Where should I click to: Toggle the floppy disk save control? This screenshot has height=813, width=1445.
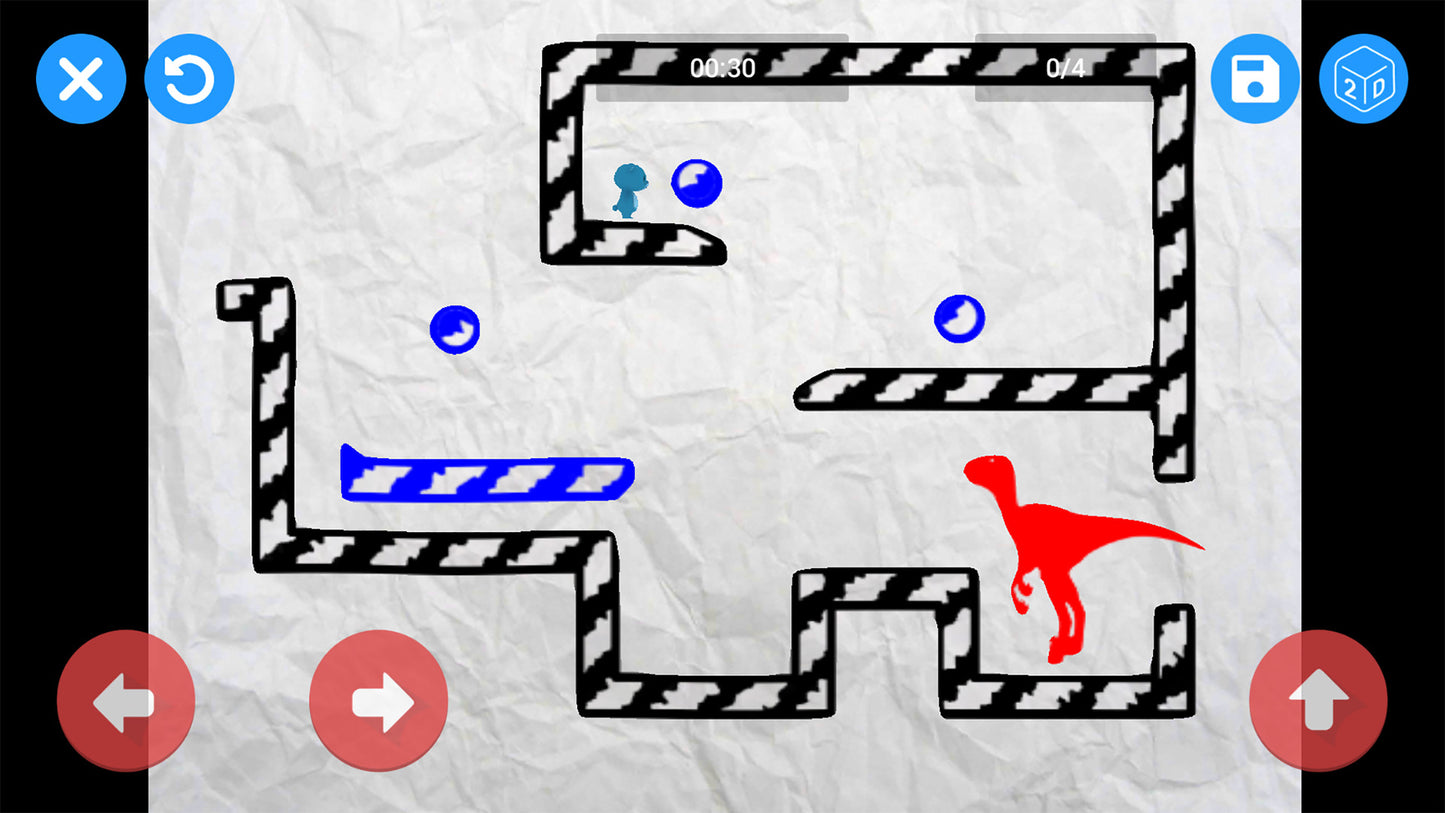click(1255, 79)
